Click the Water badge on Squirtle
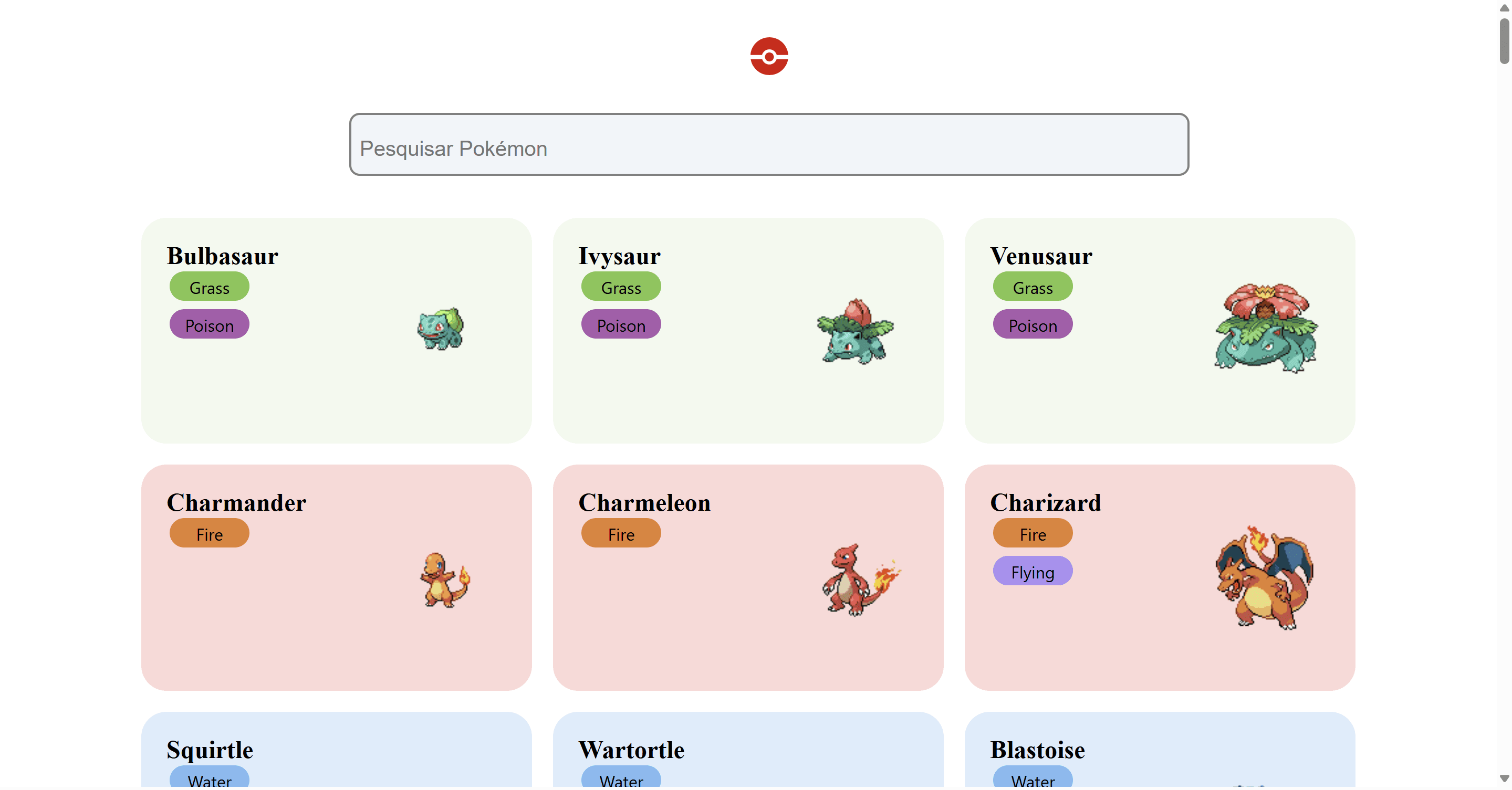The height and width of the screenshot is (790, 1512). 209,780
